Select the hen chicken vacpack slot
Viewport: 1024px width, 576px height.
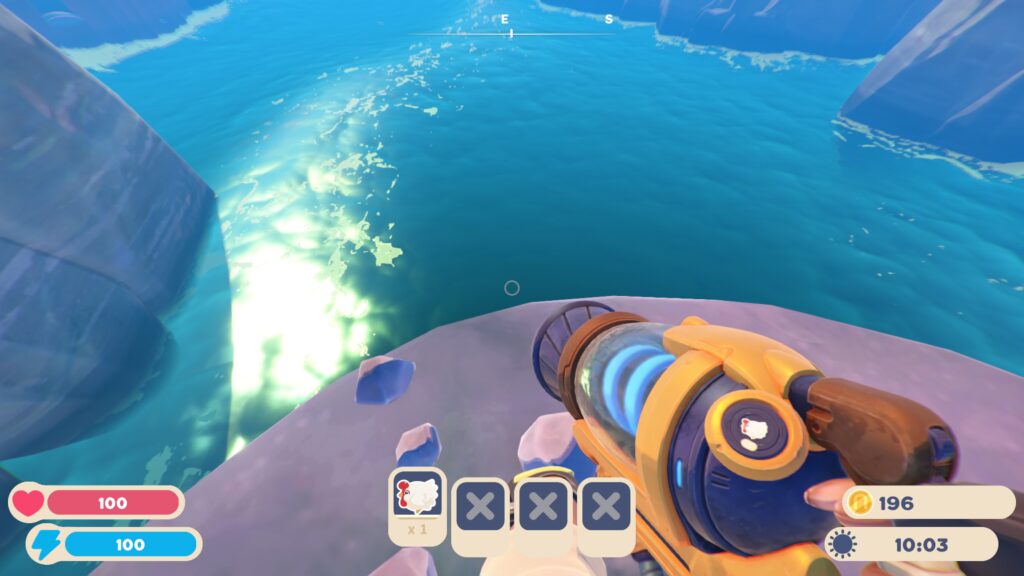417,497
